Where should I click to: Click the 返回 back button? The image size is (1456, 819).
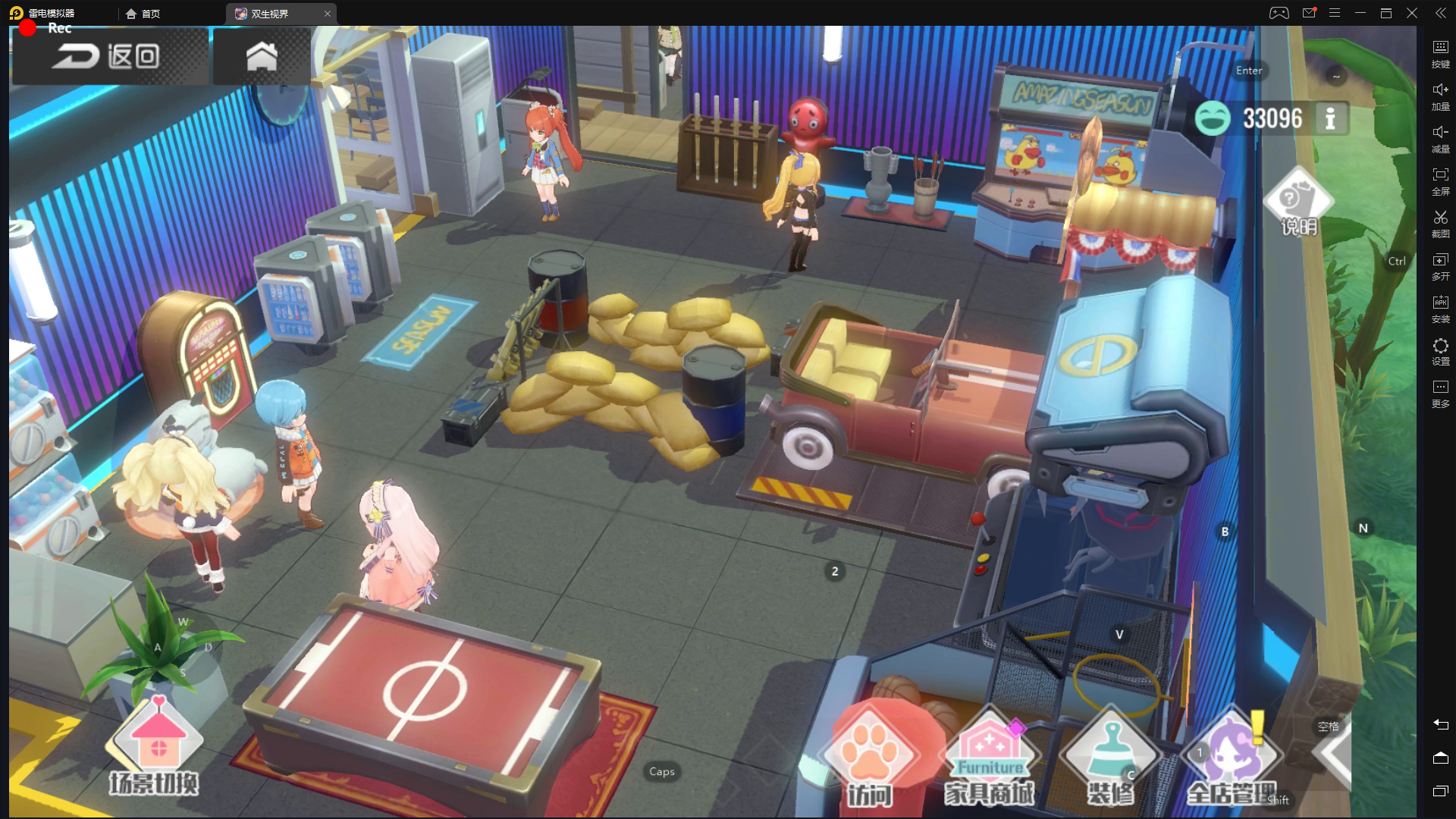coord(108,56)
